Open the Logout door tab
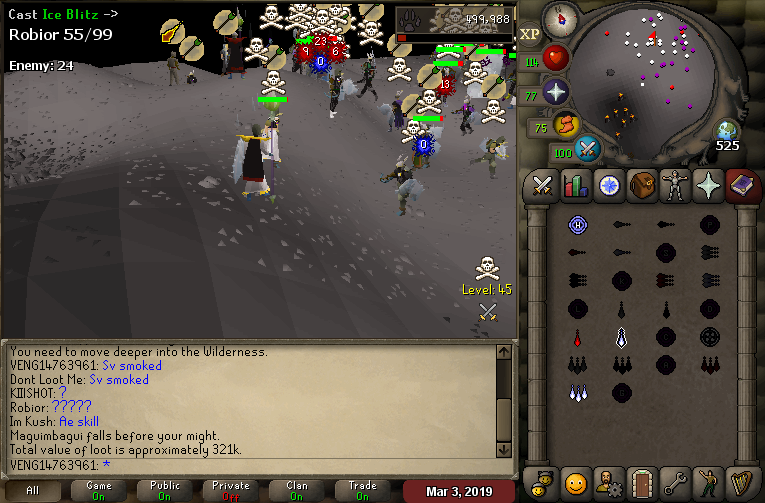The width and height of the screenshot is (765, 503). pos(642,482)
